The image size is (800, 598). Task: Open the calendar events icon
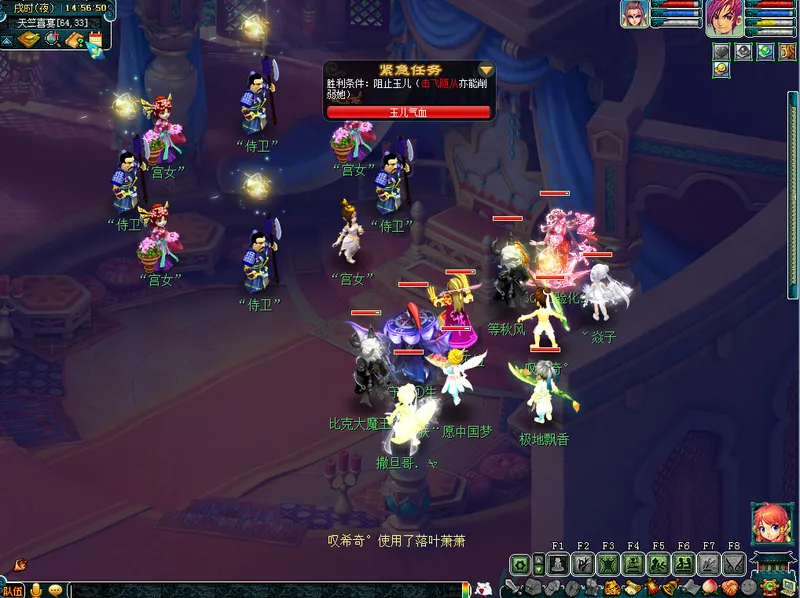(x=96, y=39)
